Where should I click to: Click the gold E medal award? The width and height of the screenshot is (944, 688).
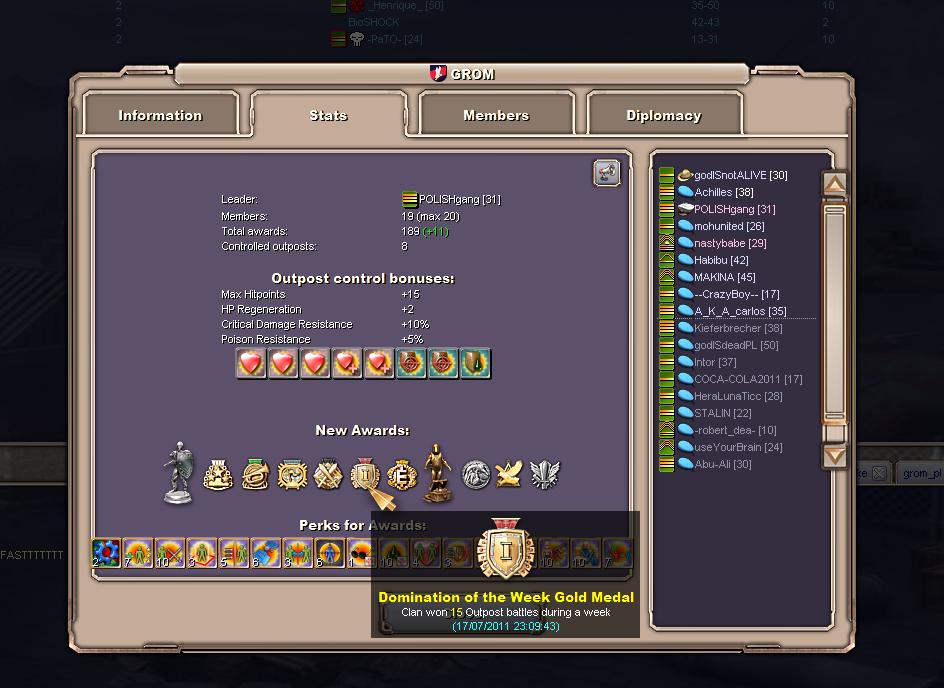coord(400,475)
